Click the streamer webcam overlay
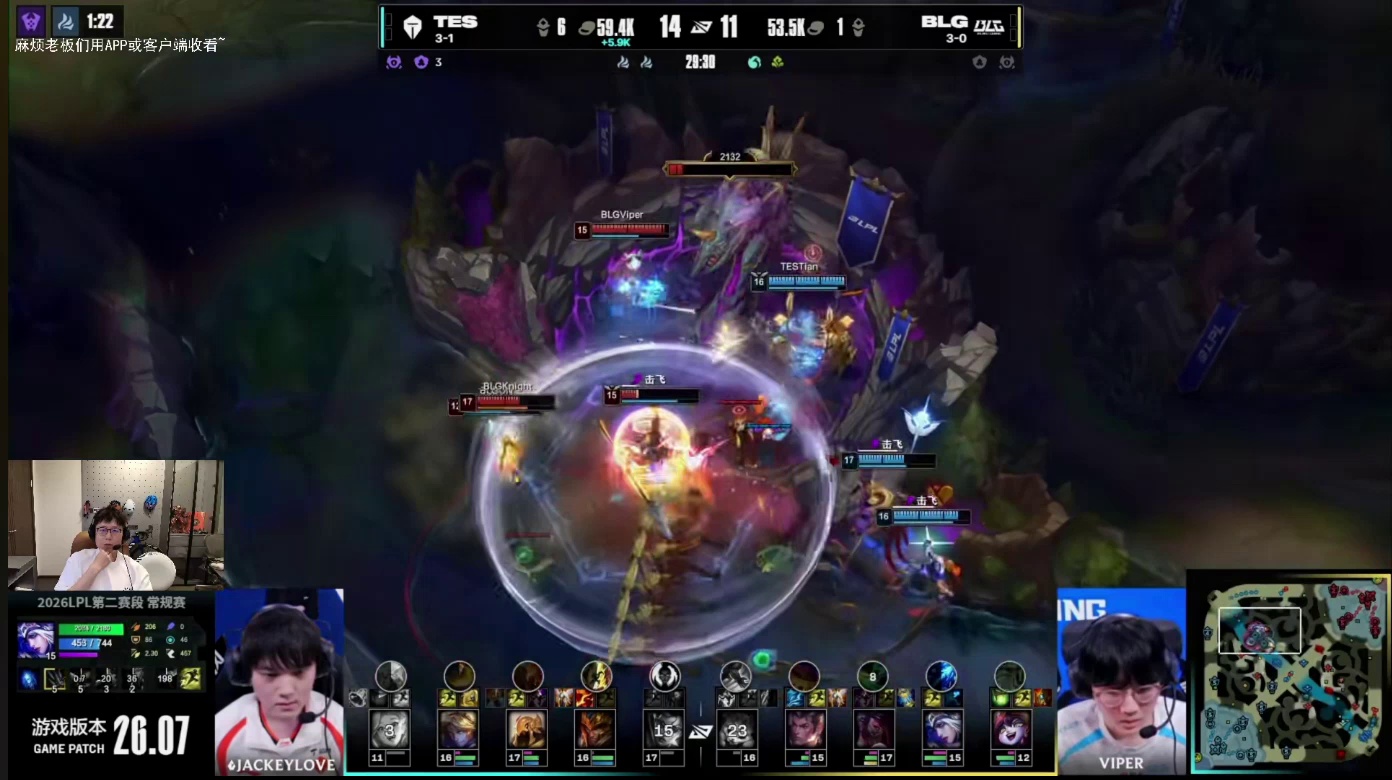The image size is (1392, 780). (x=115, y=525)
